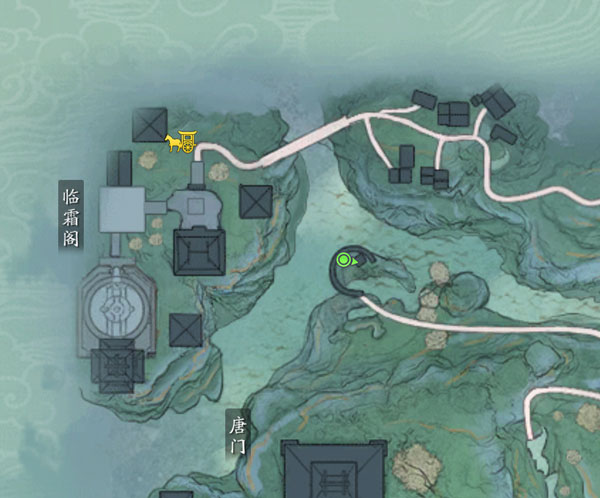Click the yellow carriage travel marker
Image resolution: width=600 pixels, height=498 pixels.
pyautogui.click(x=181, y=142)
